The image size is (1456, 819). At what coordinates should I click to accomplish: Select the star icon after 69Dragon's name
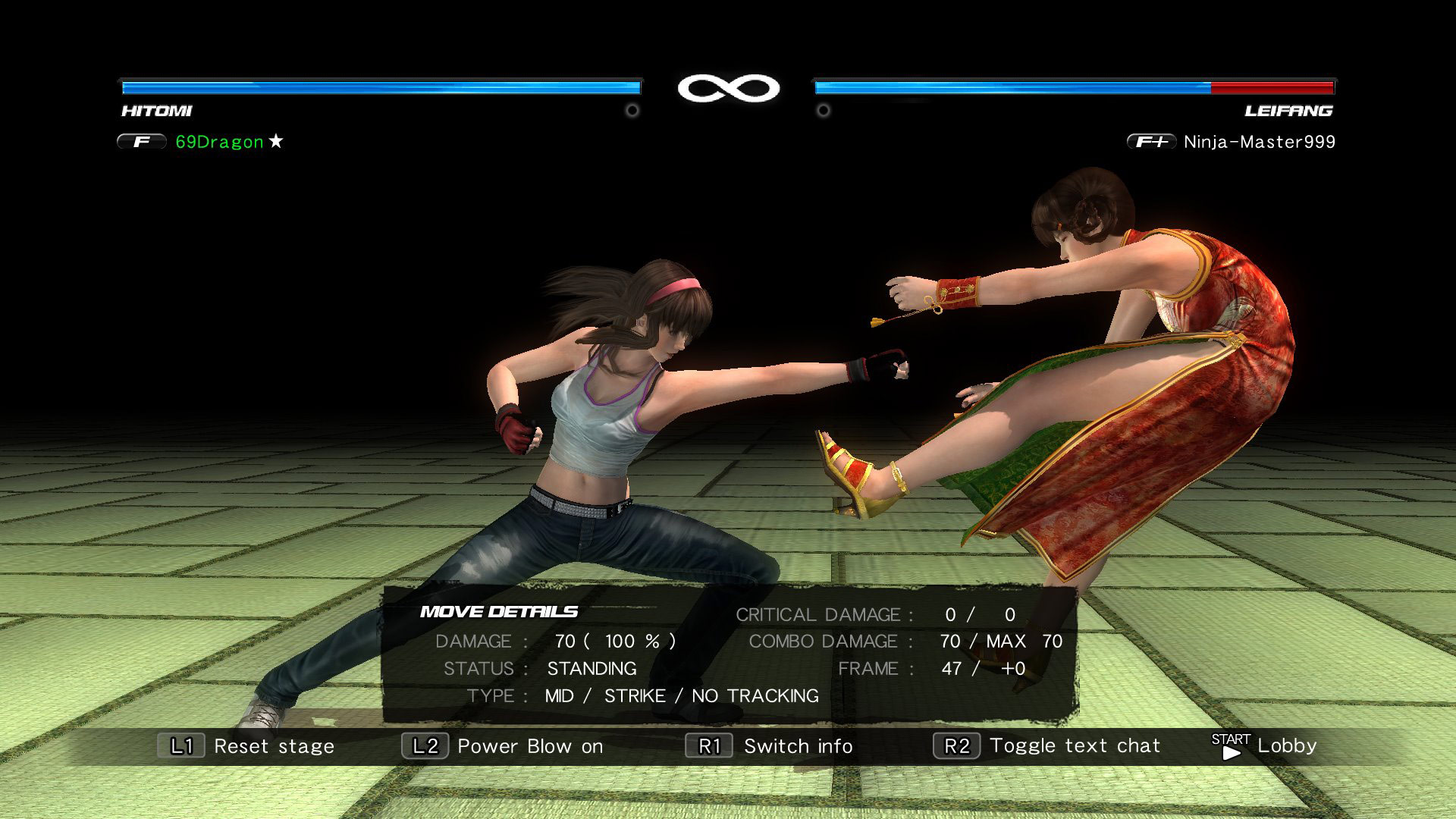tap(276, 141)
